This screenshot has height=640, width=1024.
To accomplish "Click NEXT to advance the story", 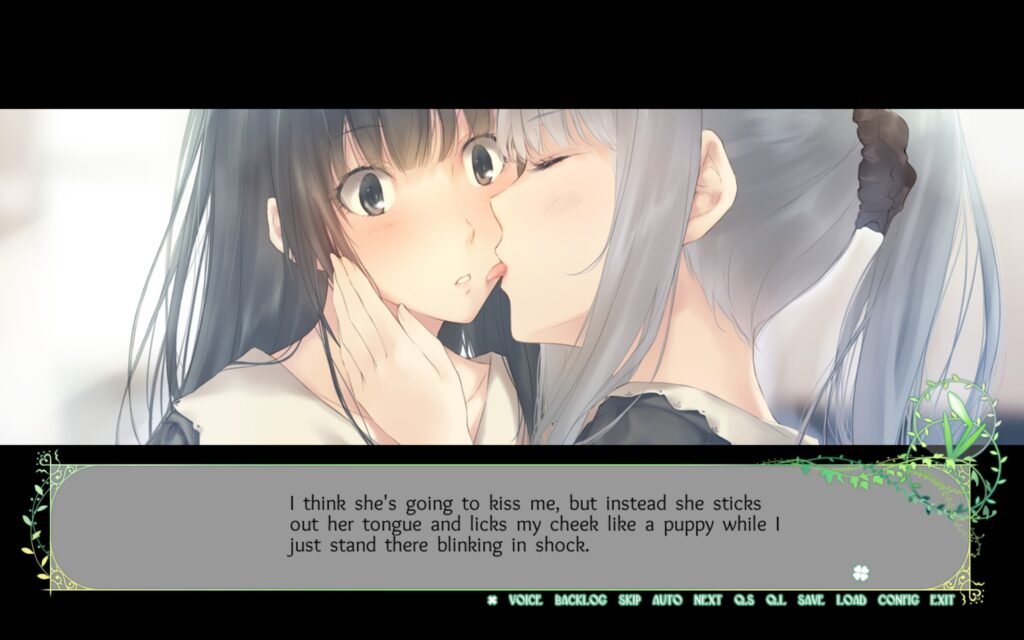I will pyautogui.click(x=707, y=600).
